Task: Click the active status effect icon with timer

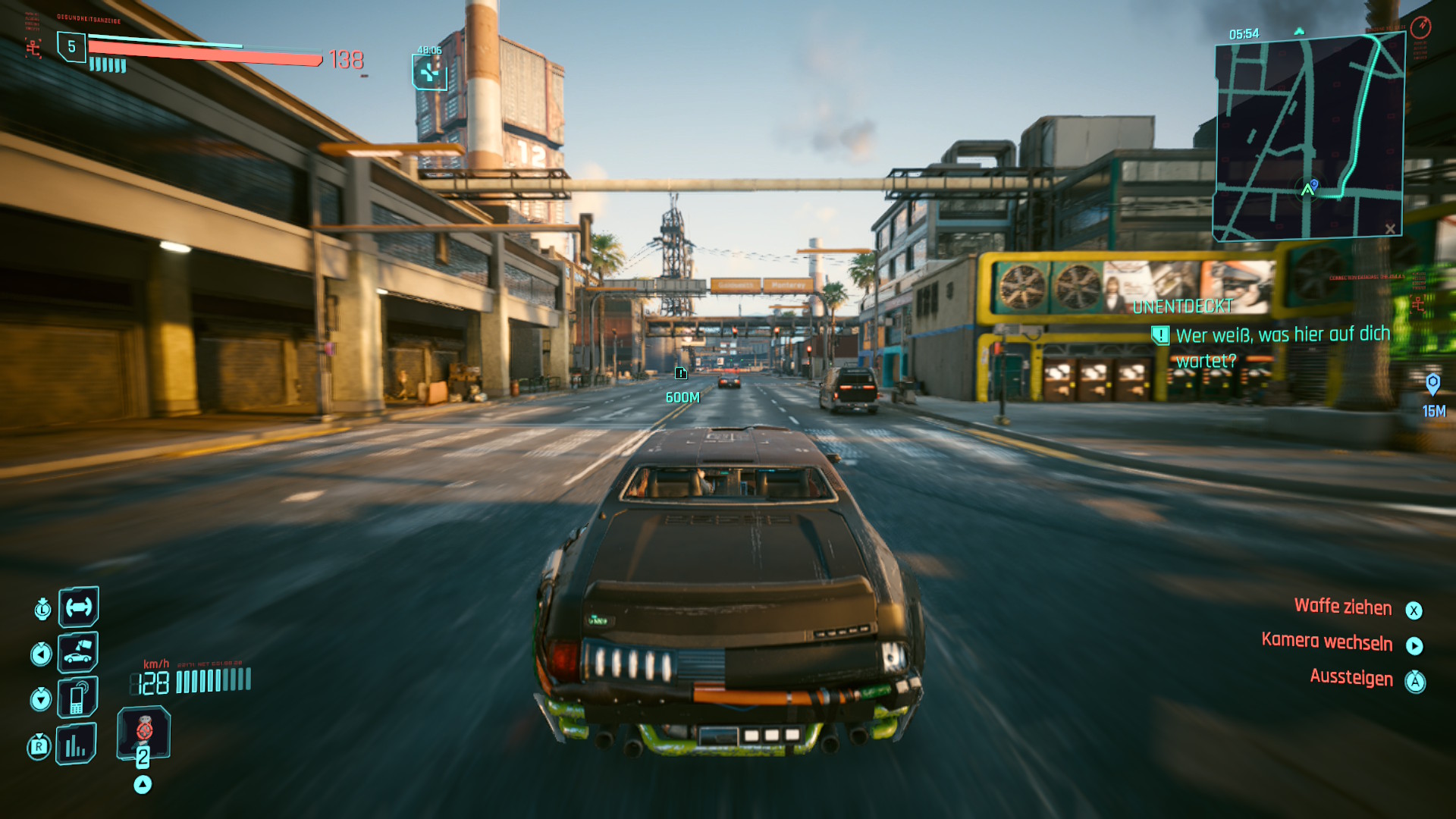Action: (429, 73)
